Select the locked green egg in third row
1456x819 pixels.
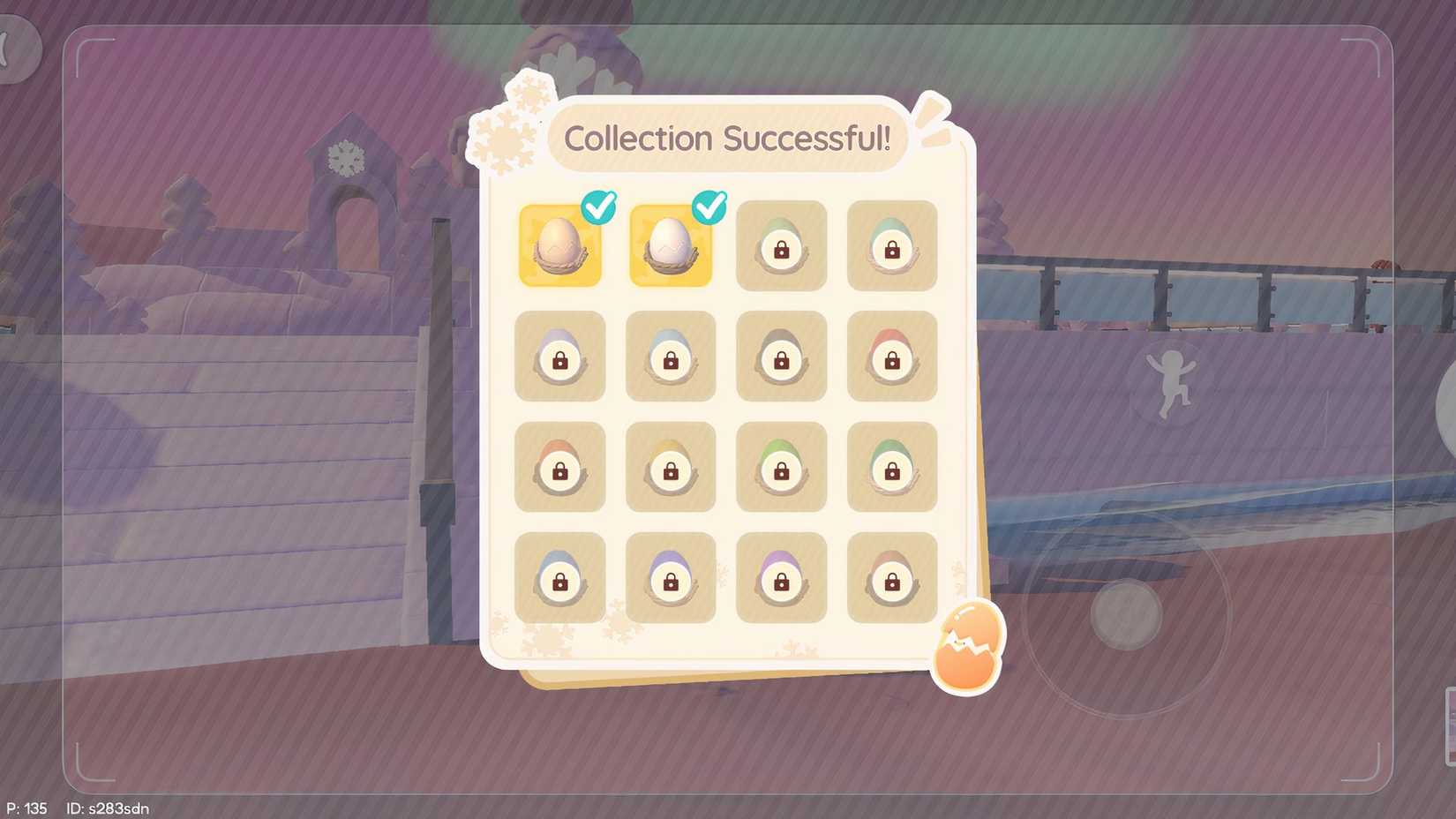781,468
